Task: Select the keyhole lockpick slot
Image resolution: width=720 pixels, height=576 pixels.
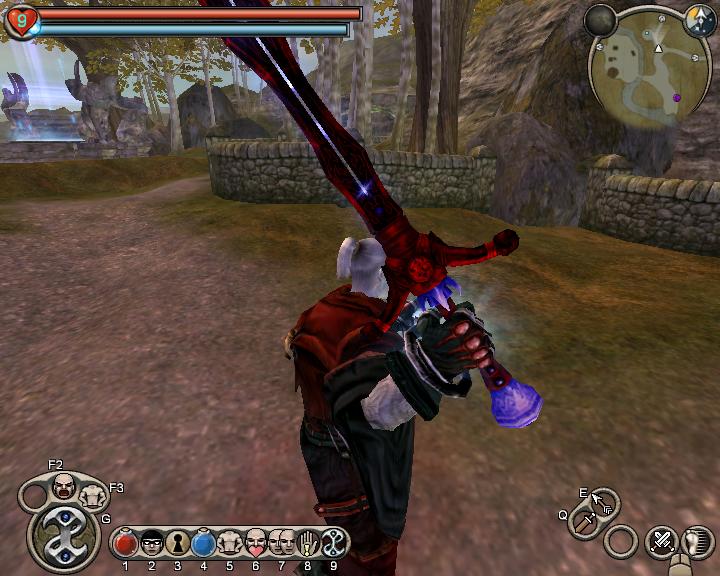Action: (178, 544)
